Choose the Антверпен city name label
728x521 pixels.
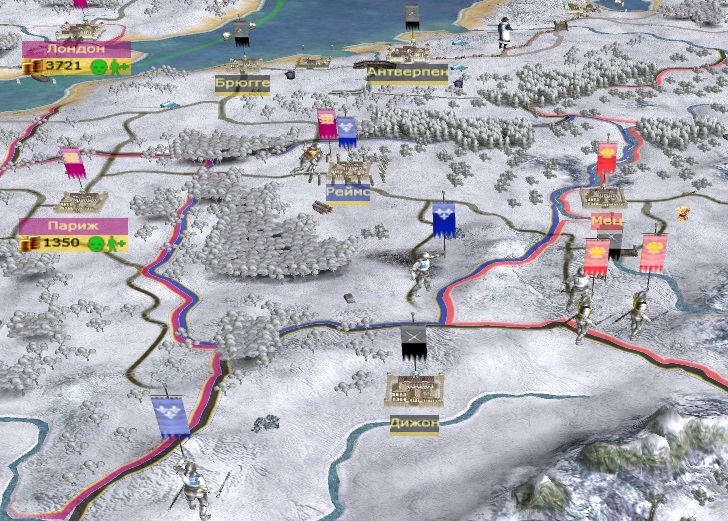point(406,73)
